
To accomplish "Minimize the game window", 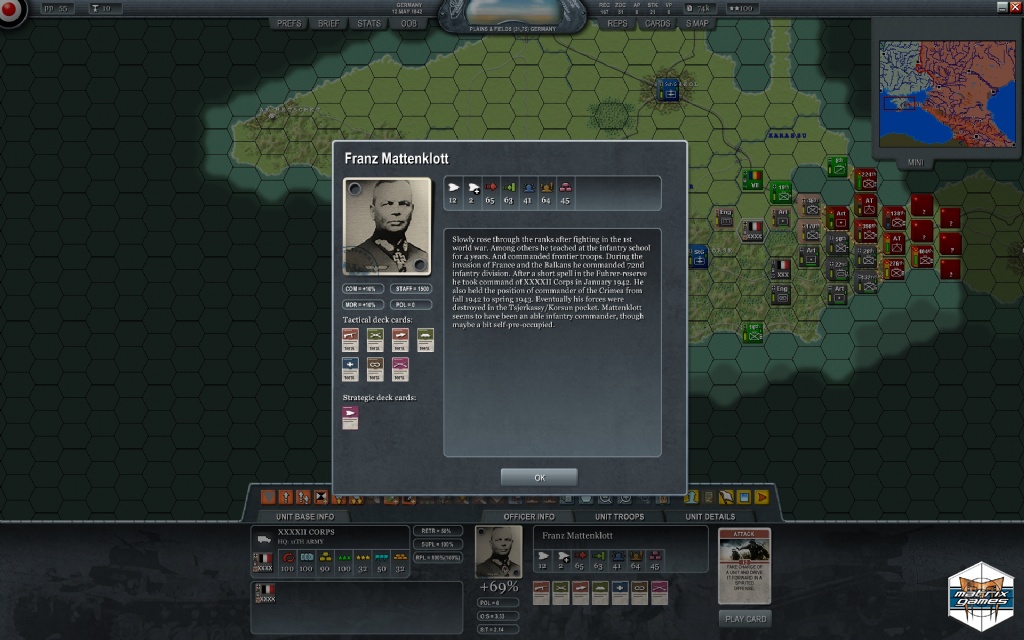I will coord(1002,7).
